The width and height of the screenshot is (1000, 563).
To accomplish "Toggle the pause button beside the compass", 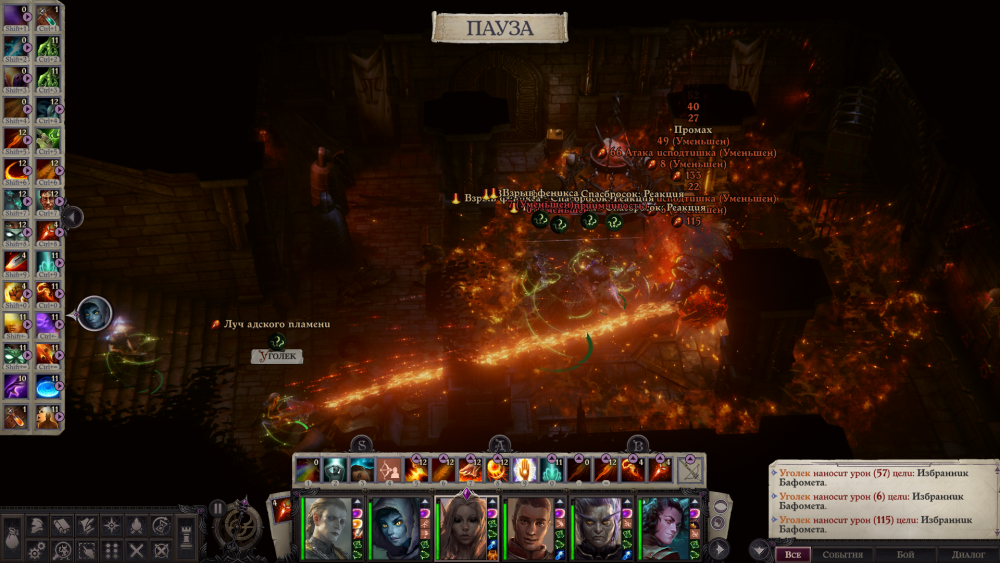I will [217, 507].
